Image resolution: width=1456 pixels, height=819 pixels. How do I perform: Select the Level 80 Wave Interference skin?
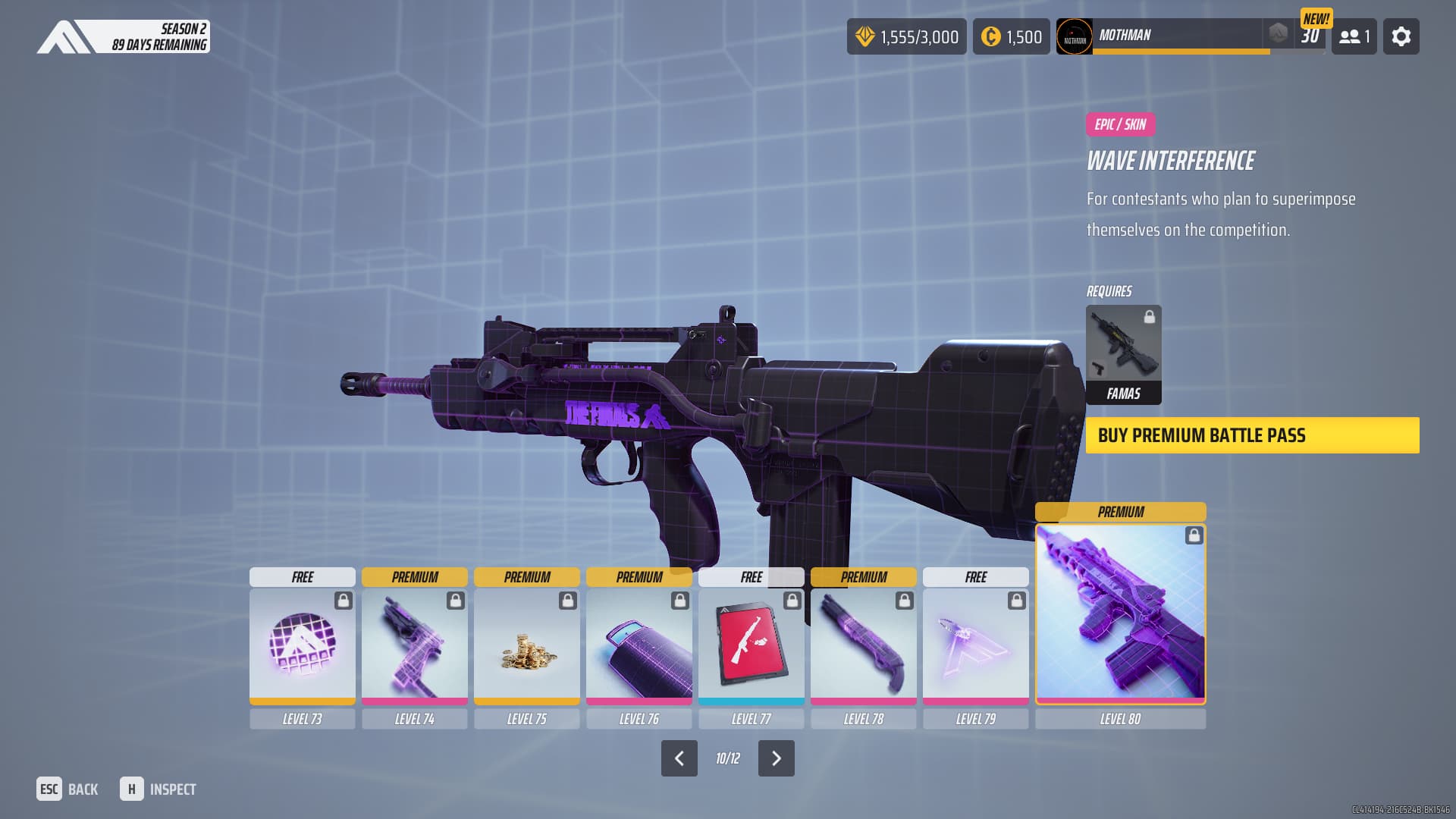[1120, 613]
